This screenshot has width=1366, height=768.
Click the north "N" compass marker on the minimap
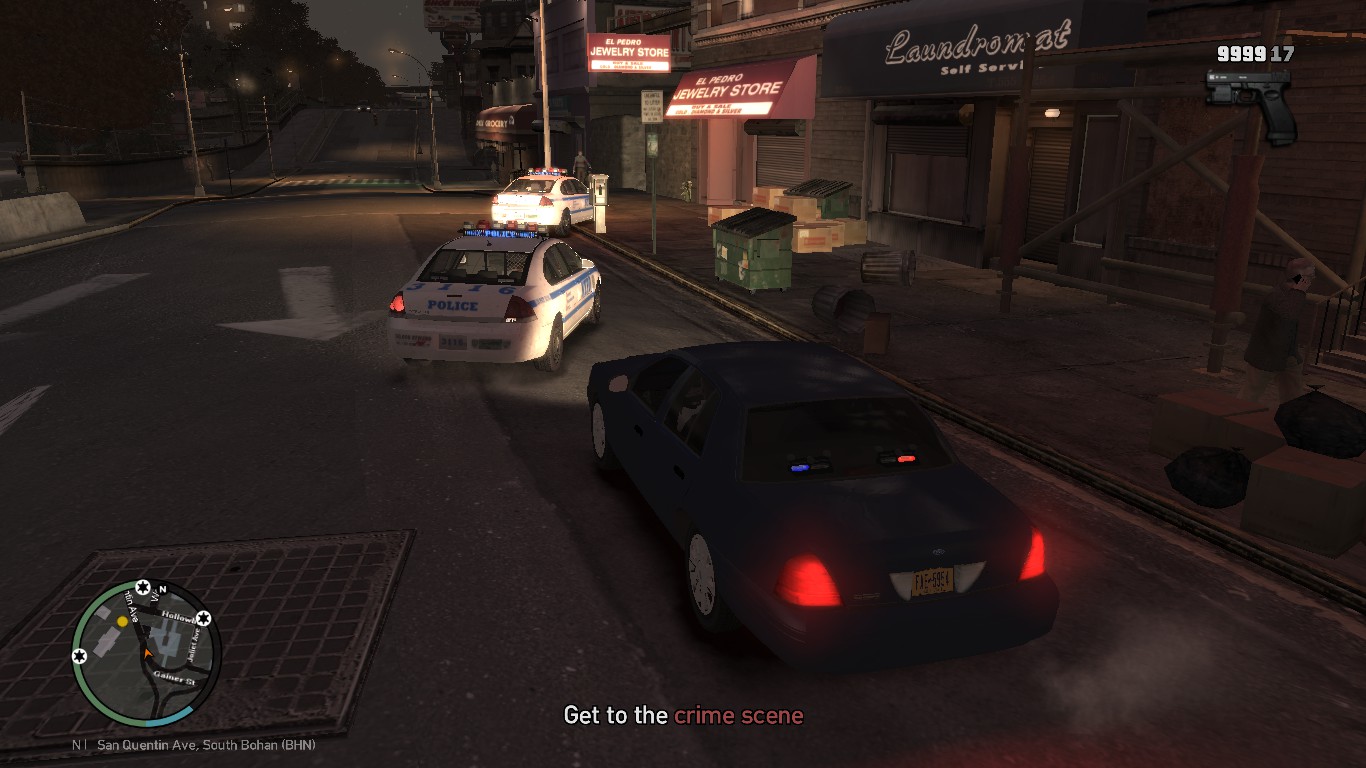coord(162,589)
